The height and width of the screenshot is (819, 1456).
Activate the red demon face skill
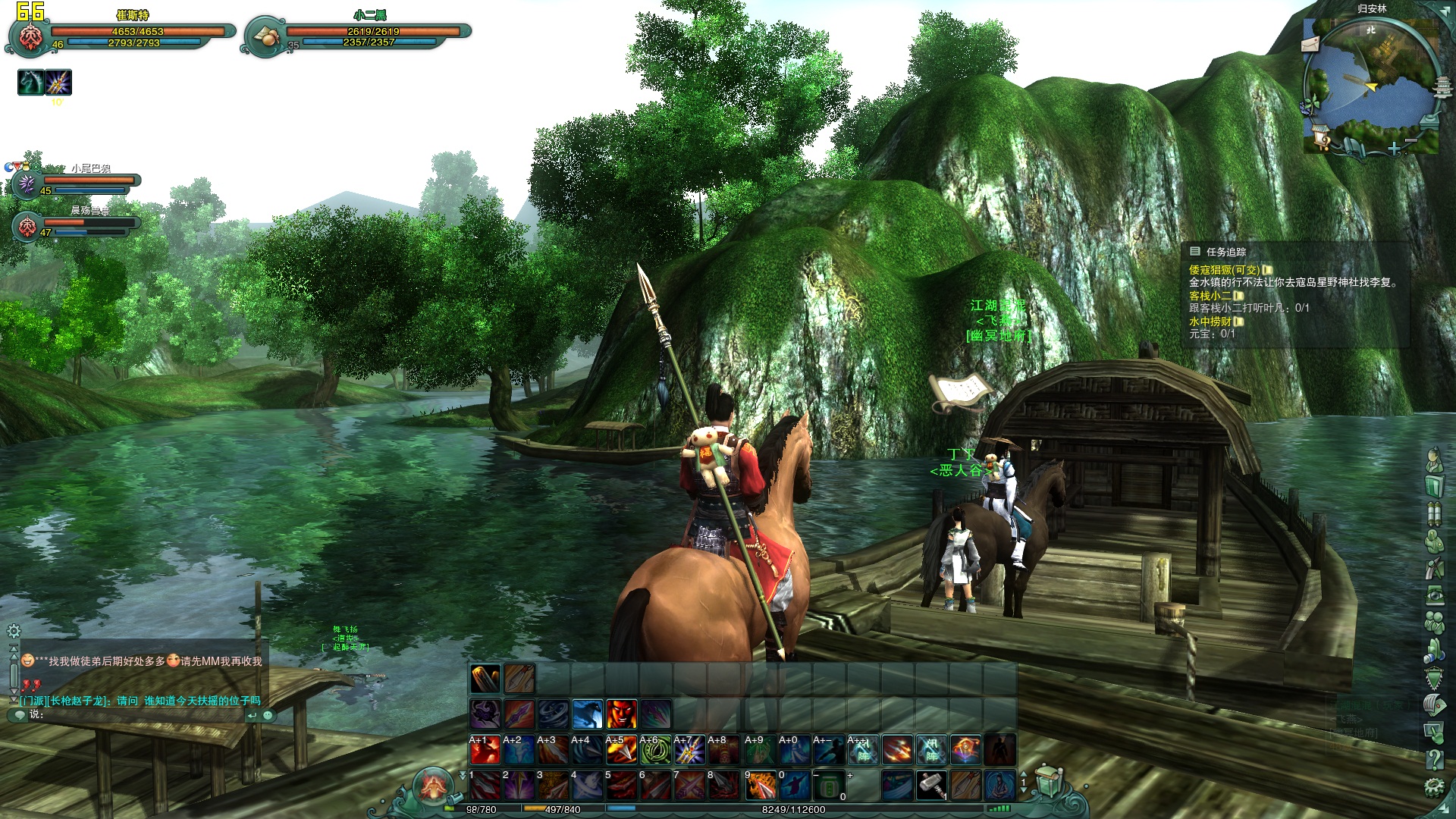pos(621,714)
